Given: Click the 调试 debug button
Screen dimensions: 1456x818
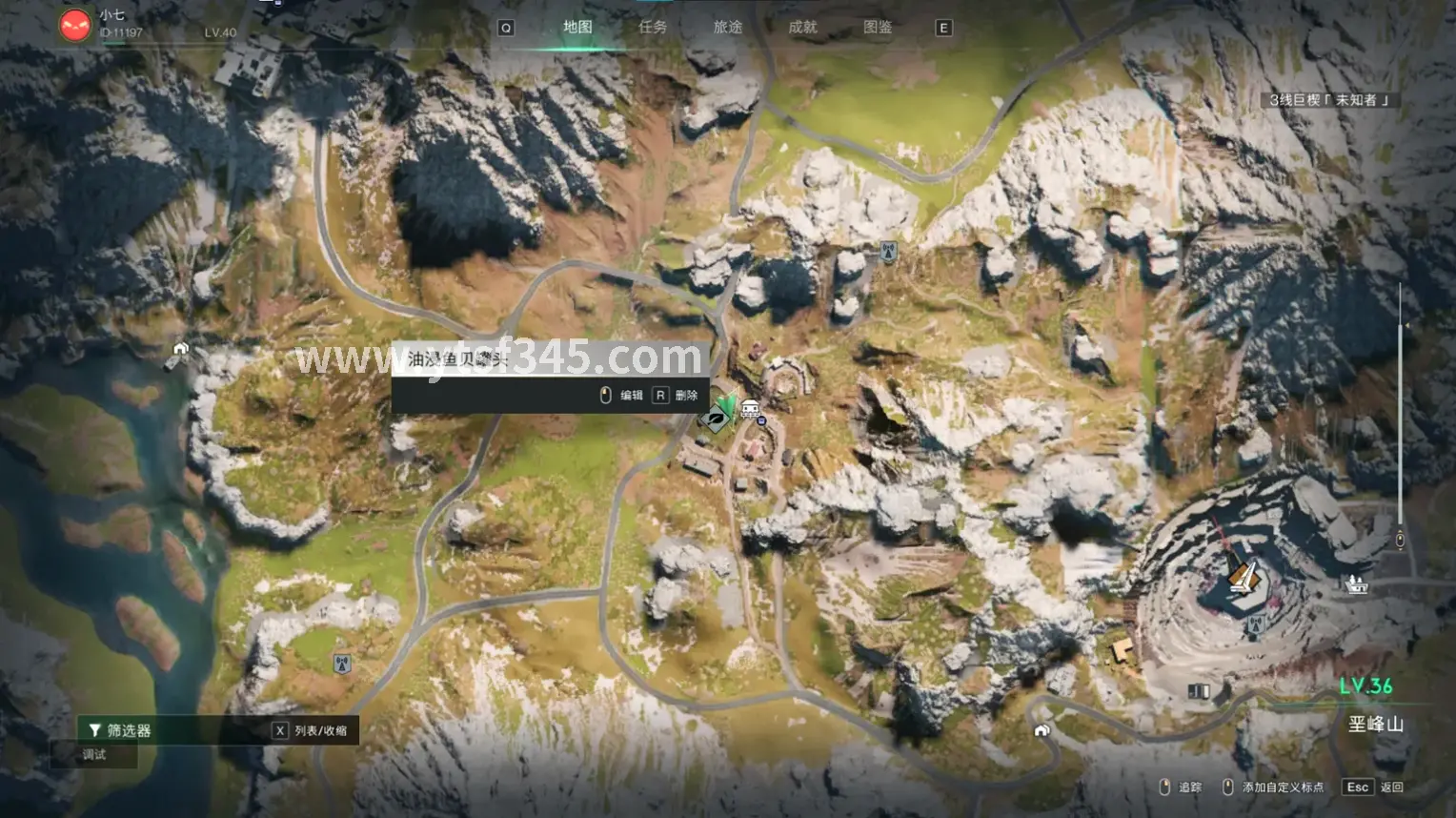Looking at the screenshot, I should coord(94,754).
